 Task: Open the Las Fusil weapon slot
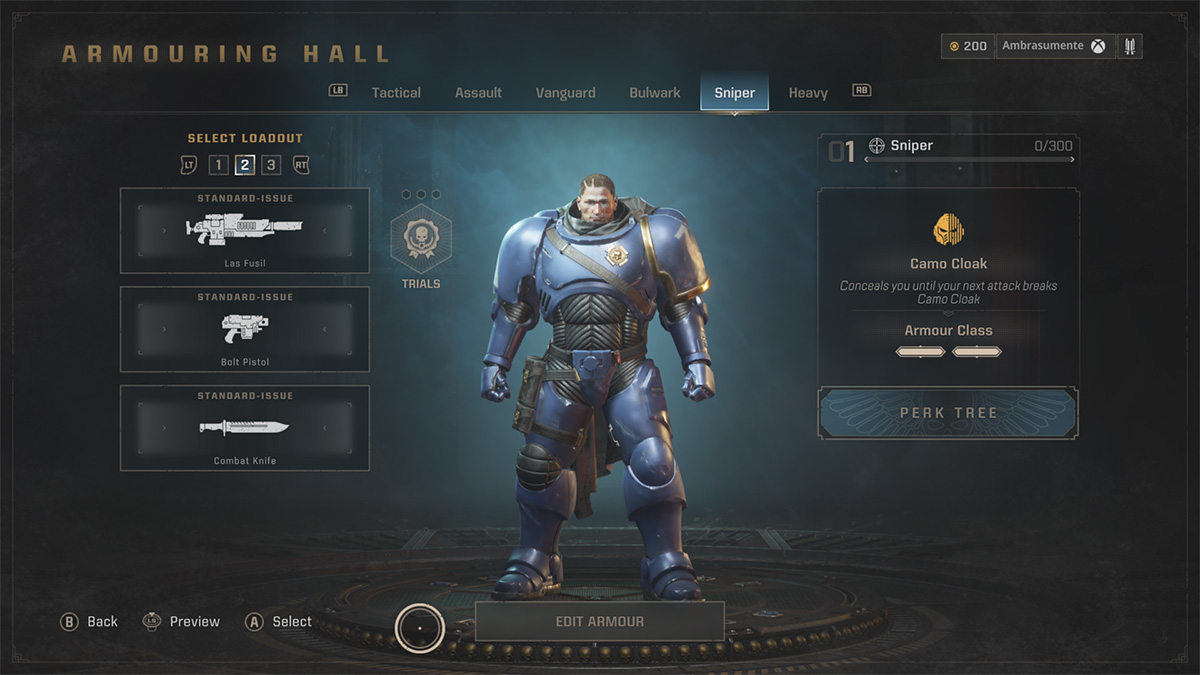coord(245,231)
